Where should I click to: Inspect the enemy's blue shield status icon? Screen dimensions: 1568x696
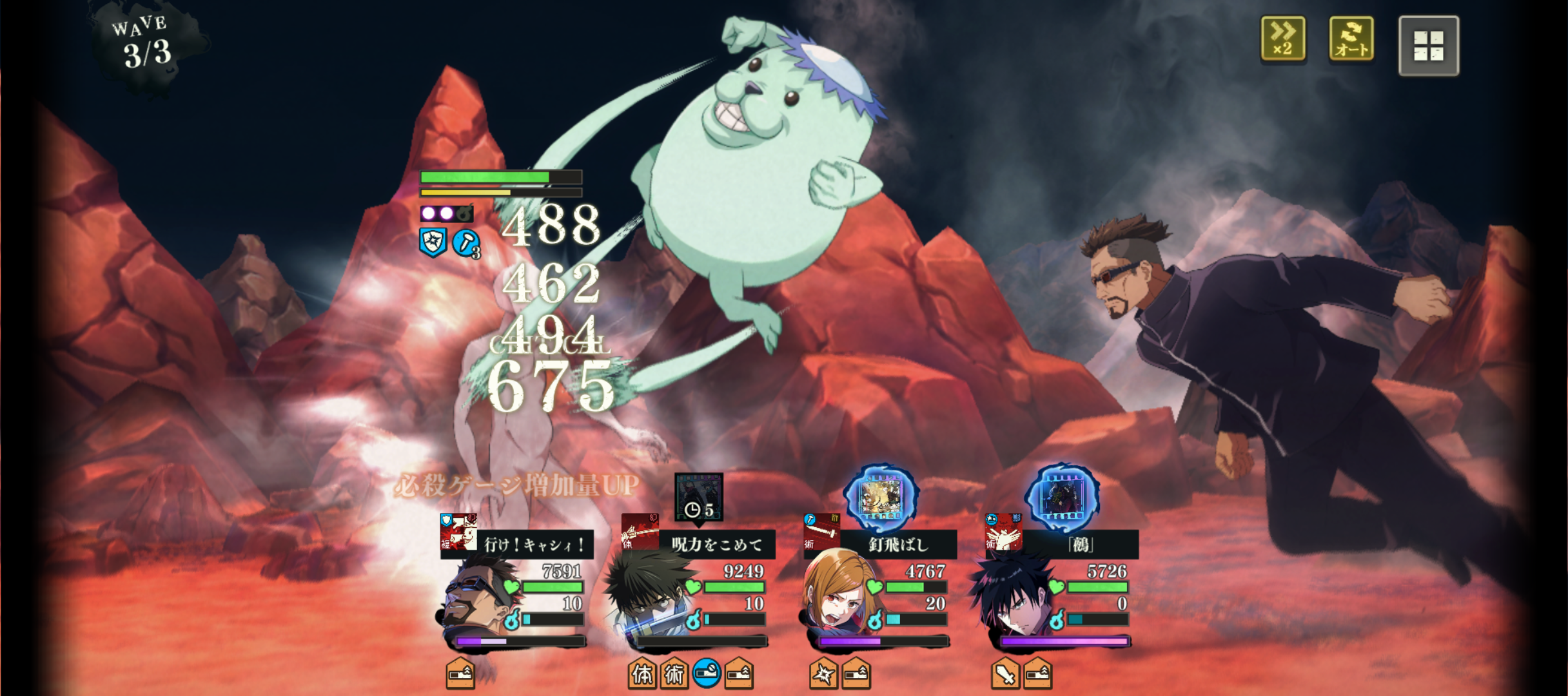433,242
